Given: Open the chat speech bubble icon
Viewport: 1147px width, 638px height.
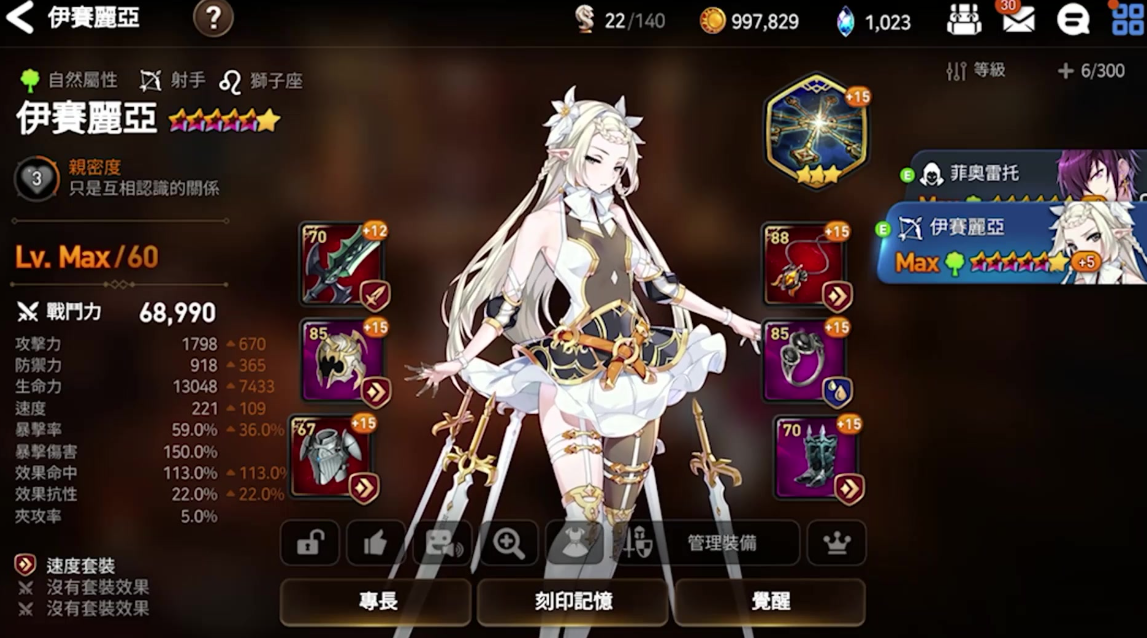Looking at the screenshot, I should (1072, 19).
